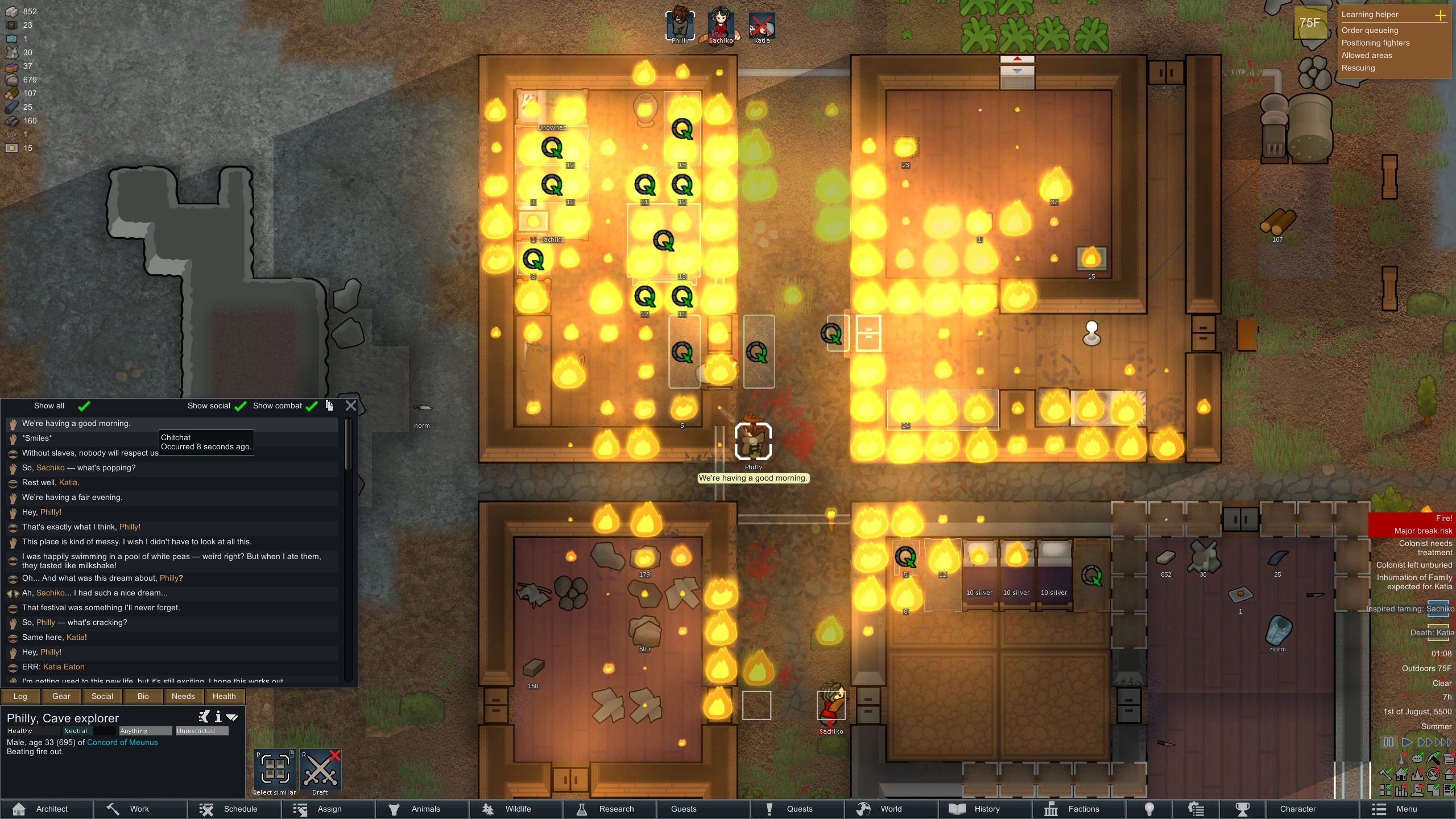
Task: Switch to the Health tab
Action: click(224, 696)
